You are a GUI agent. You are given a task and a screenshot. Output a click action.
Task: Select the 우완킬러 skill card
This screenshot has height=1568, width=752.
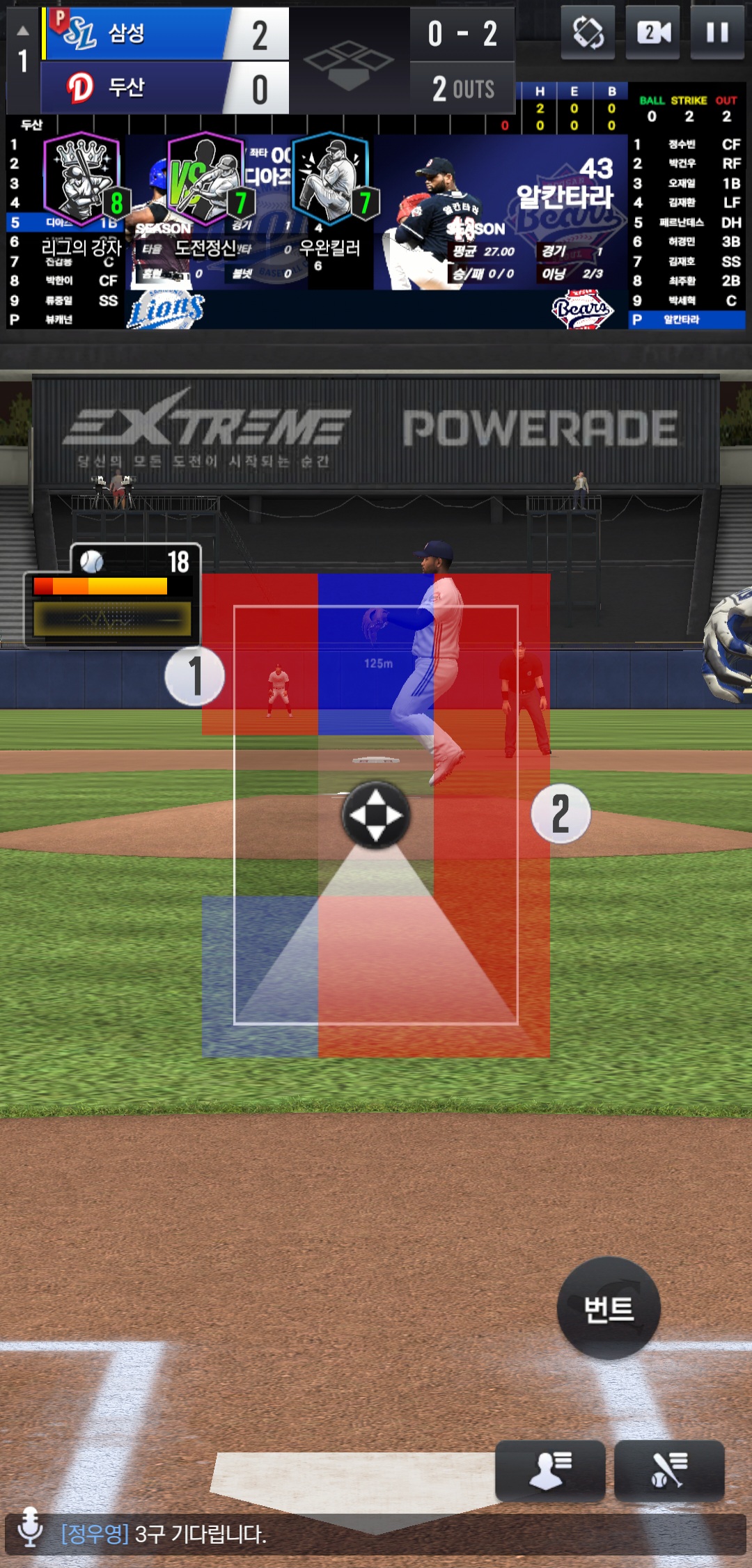[330, 181]
